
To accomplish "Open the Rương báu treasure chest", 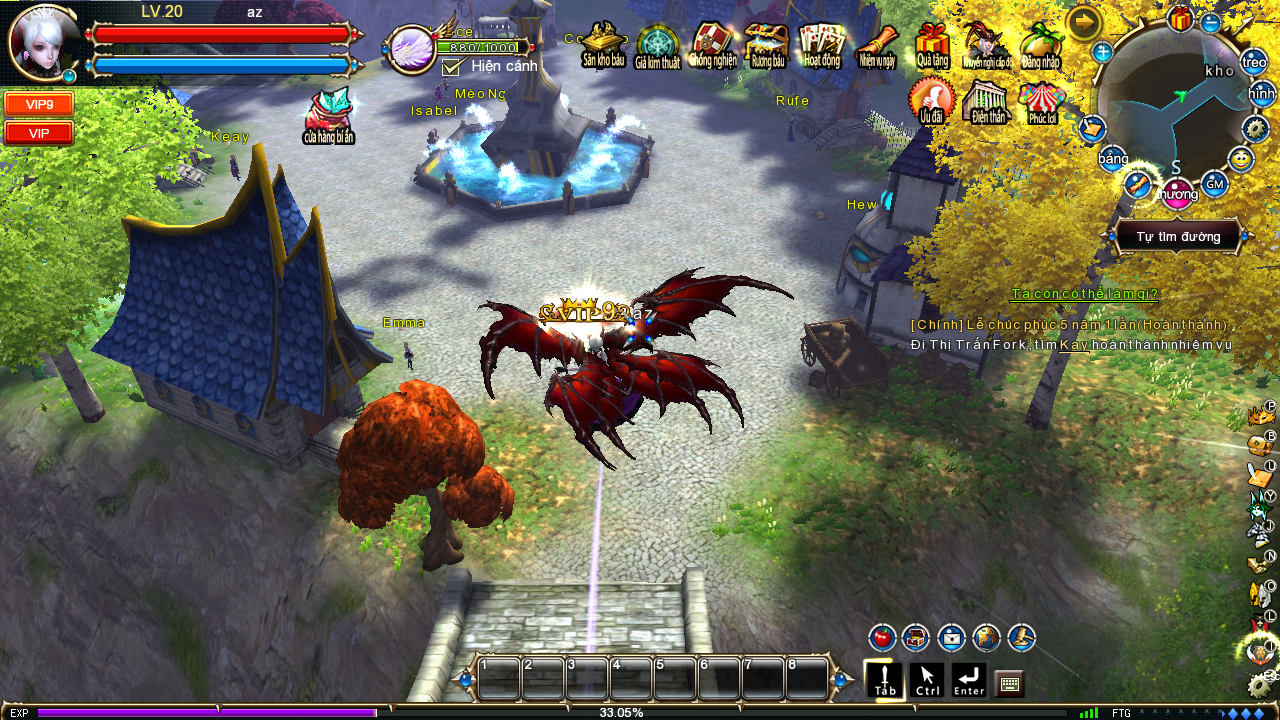I will pyautogui.click(x=766, y=45).
